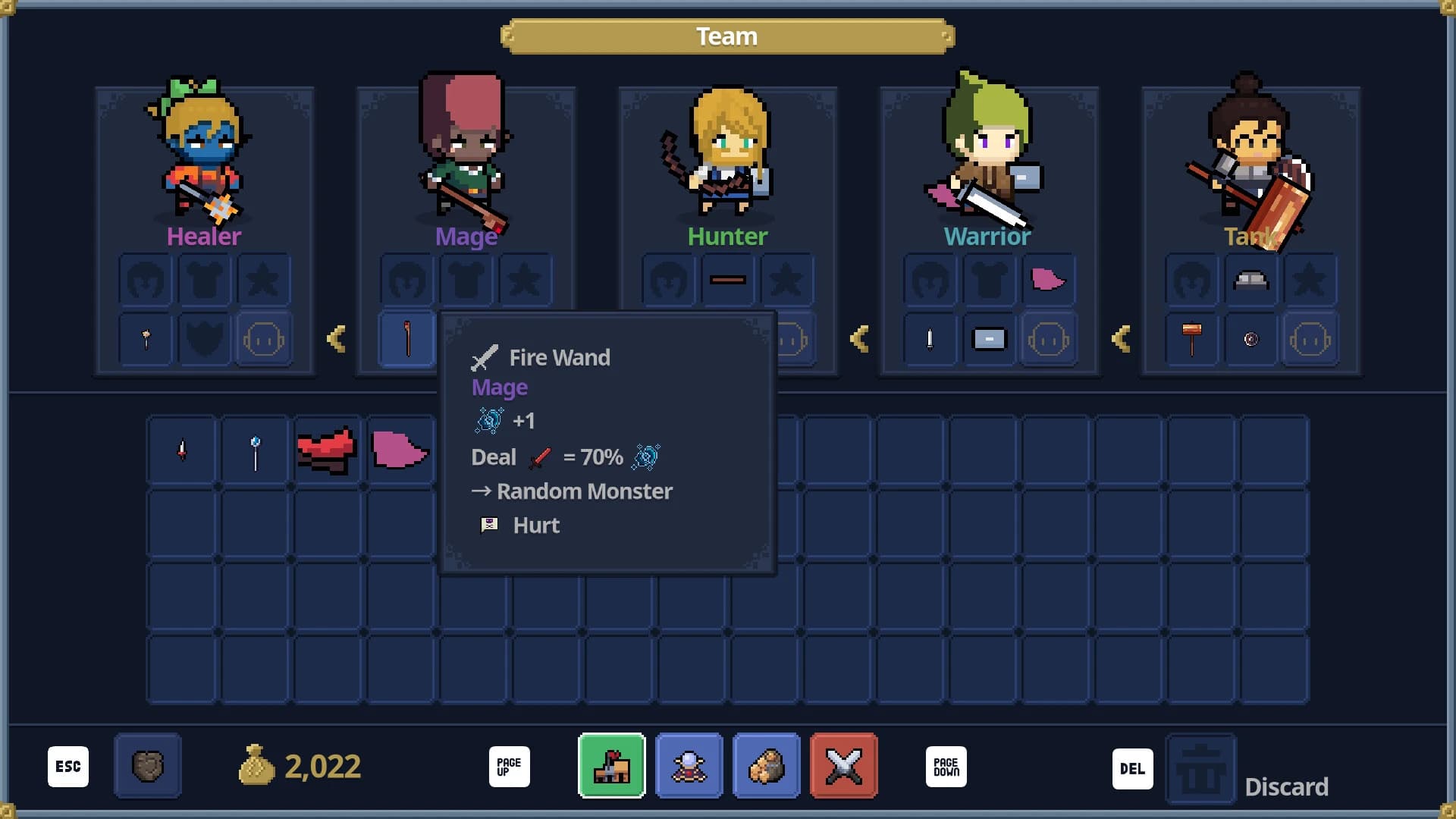Toggle Tank's face customization slot

(1310, 339)
